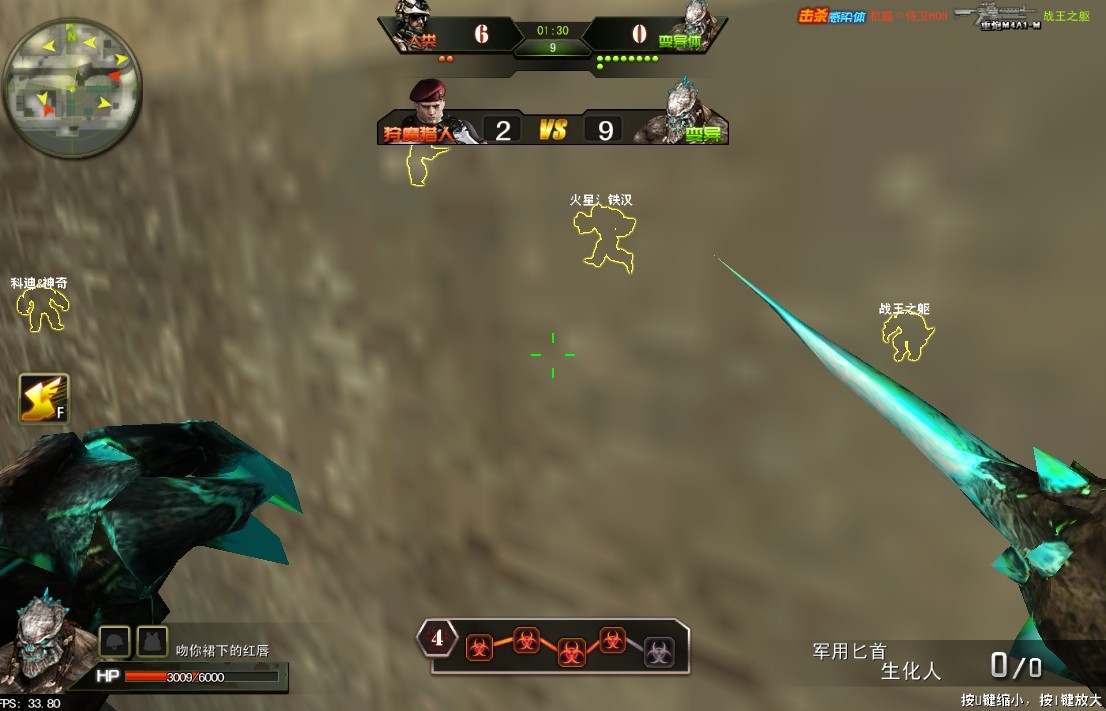The width and height of the screenshot is (1106, 711).
Task: Activate the lightning bolt skill icon
Action: pos(44,399)
